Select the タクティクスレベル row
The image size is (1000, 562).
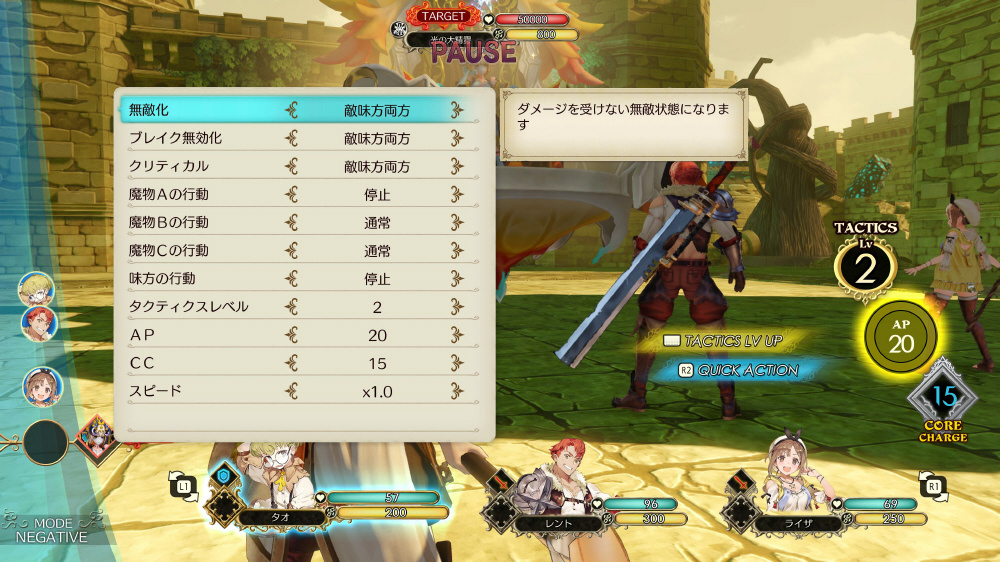tap(298, 306)
